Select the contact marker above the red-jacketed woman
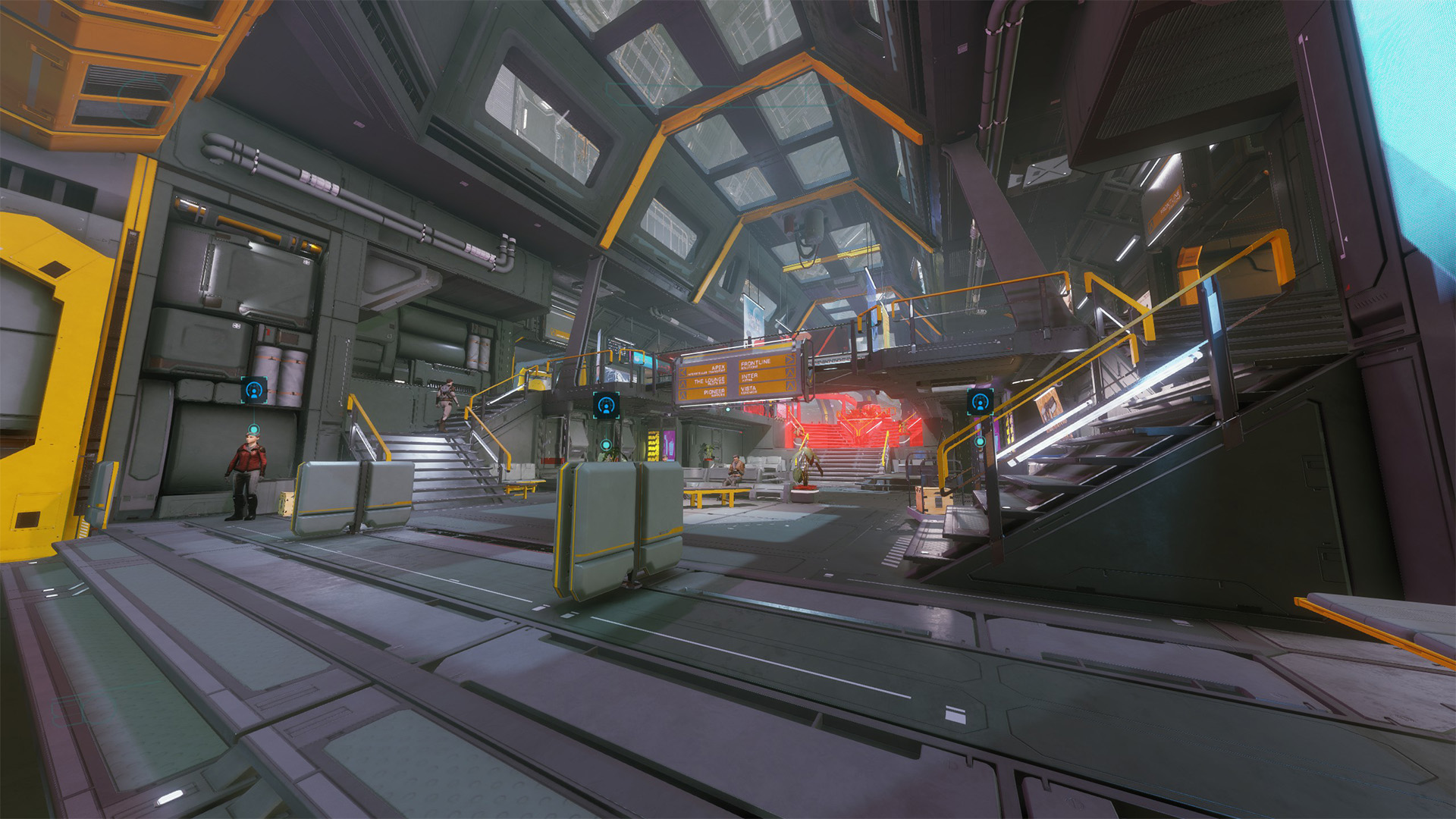 pyautogui.click(x=253, y=391)
